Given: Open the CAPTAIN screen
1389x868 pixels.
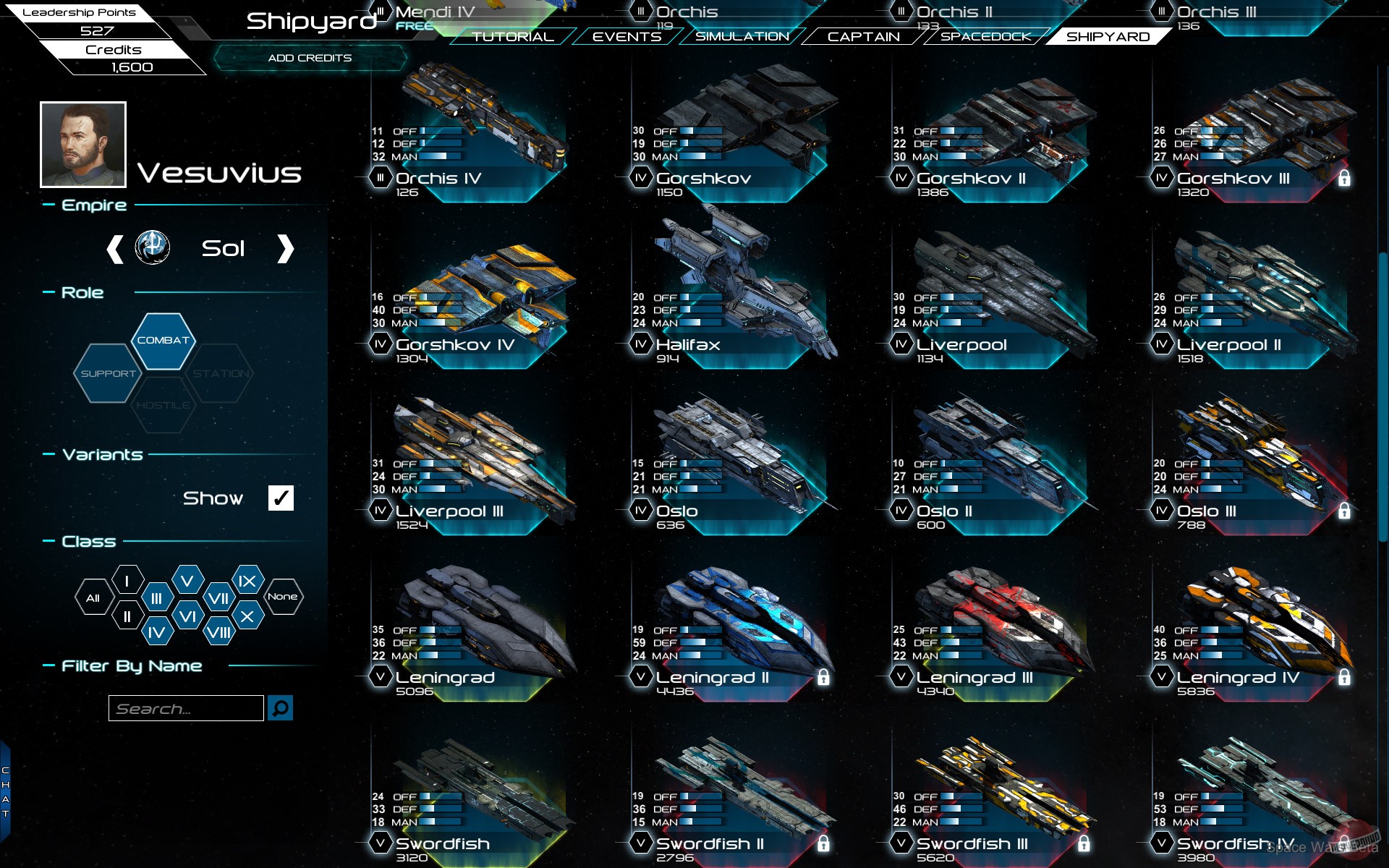Looking at the screenshot, I should (x=865, y=36).
